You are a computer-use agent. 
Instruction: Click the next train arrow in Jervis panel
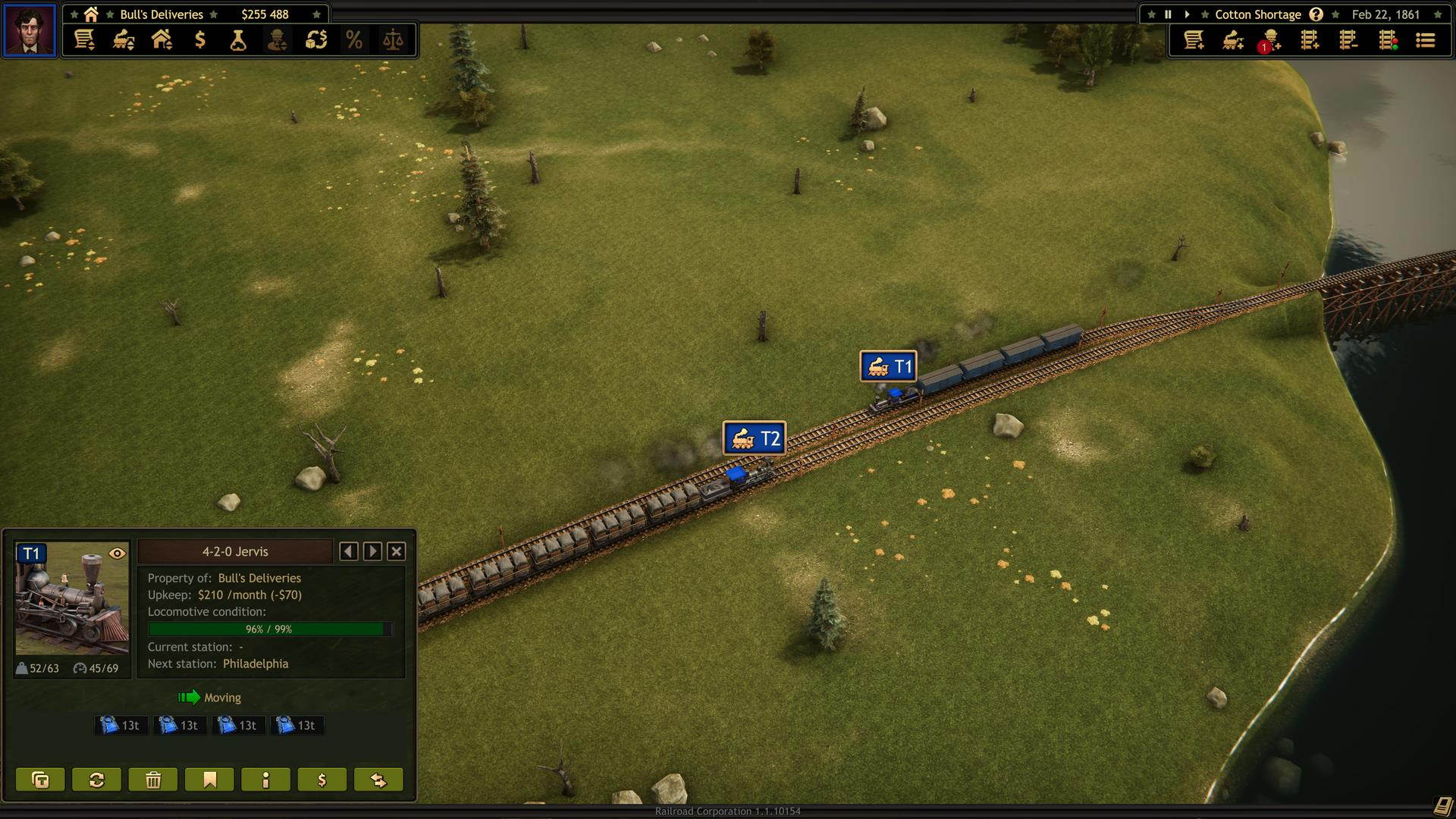(x=372, y=551)
